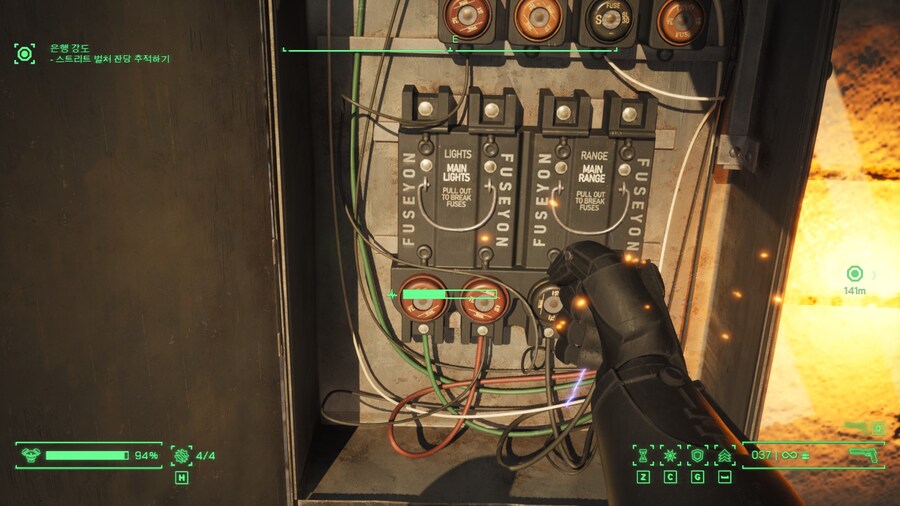Viewport: 900px width, 506px height.
Task: Use the chevron dash ability icon
Action: [724, 456]
